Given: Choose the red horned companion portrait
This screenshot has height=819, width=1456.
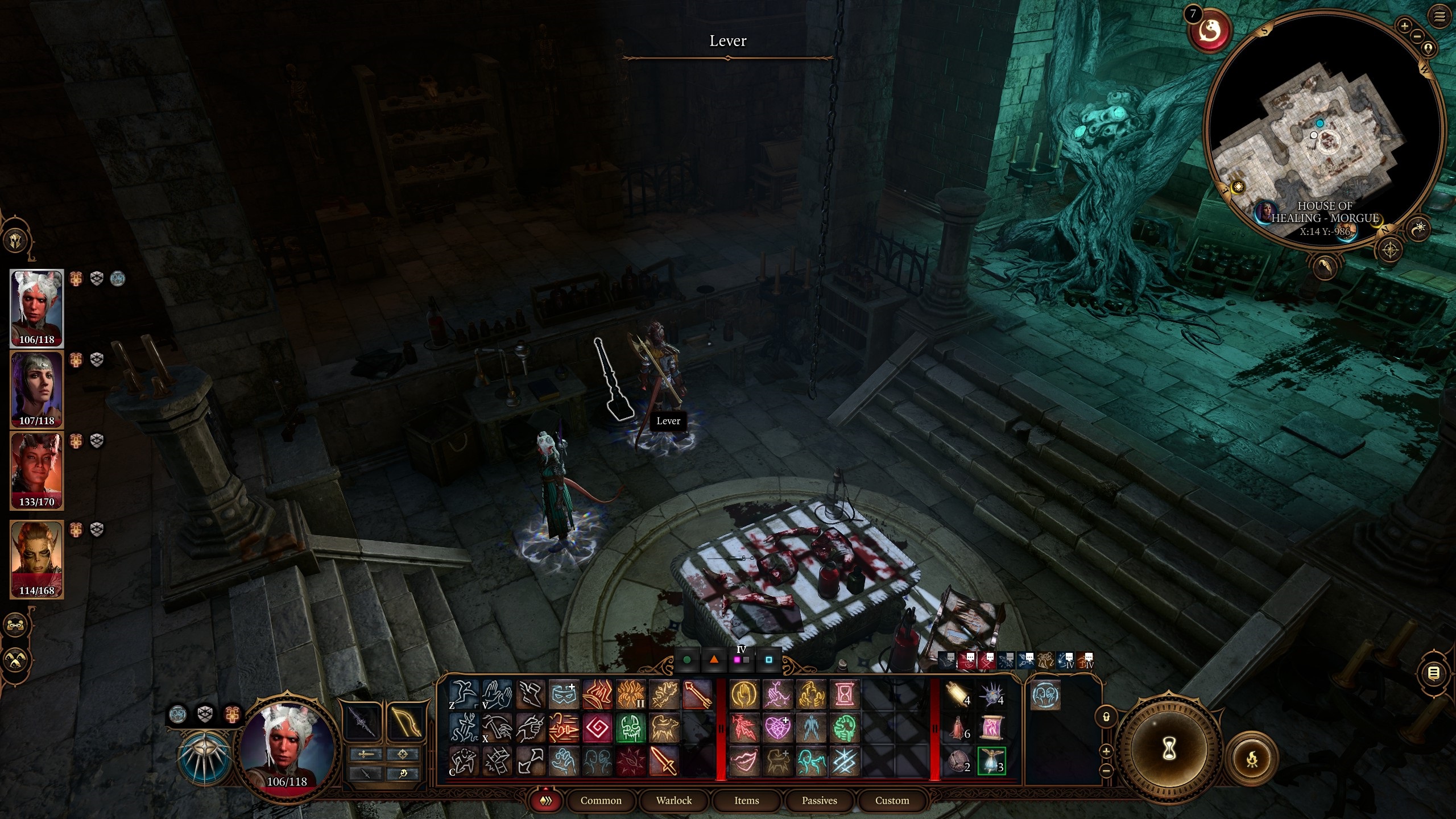Looking at the screenshot, I should coord(37,470).
